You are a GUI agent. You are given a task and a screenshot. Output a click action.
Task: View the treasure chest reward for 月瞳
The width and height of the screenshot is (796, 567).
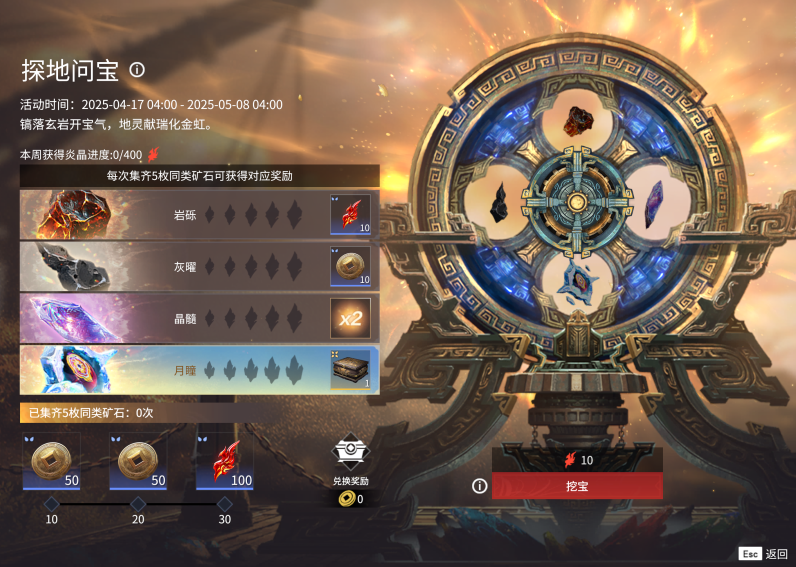350,370
